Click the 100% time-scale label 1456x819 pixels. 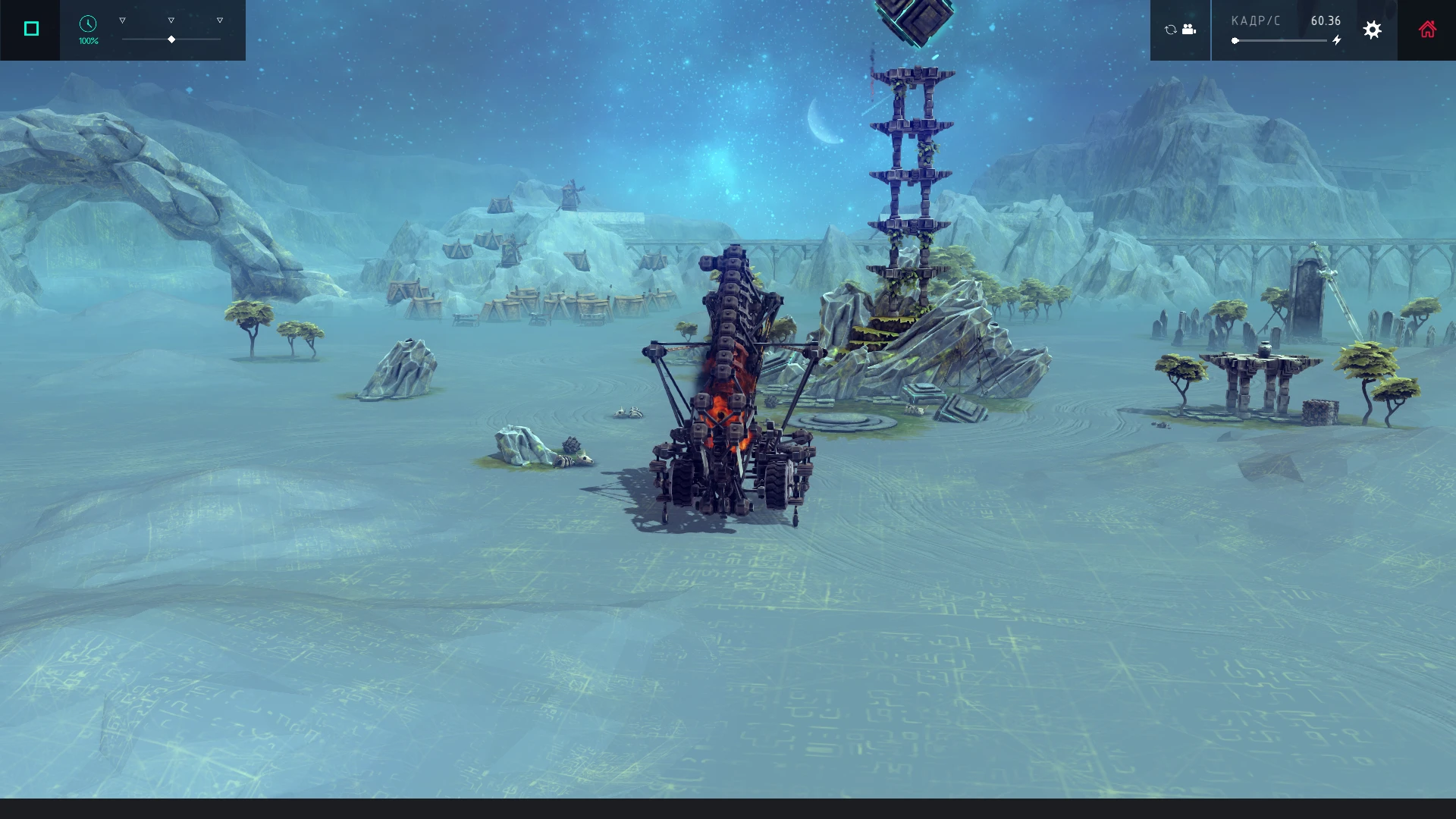click(88, 40)
